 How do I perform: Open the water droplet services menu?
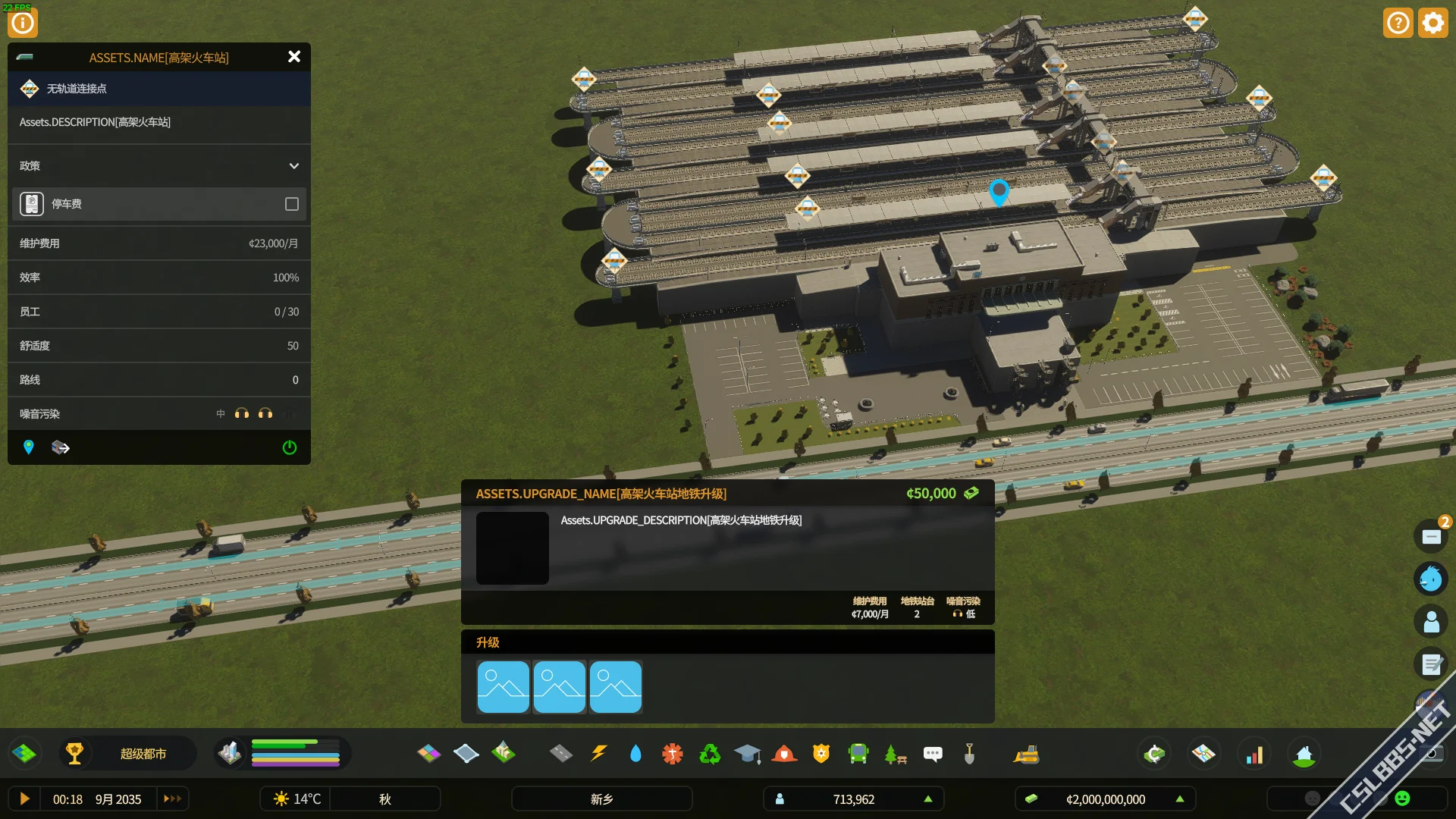coord(635,754)
